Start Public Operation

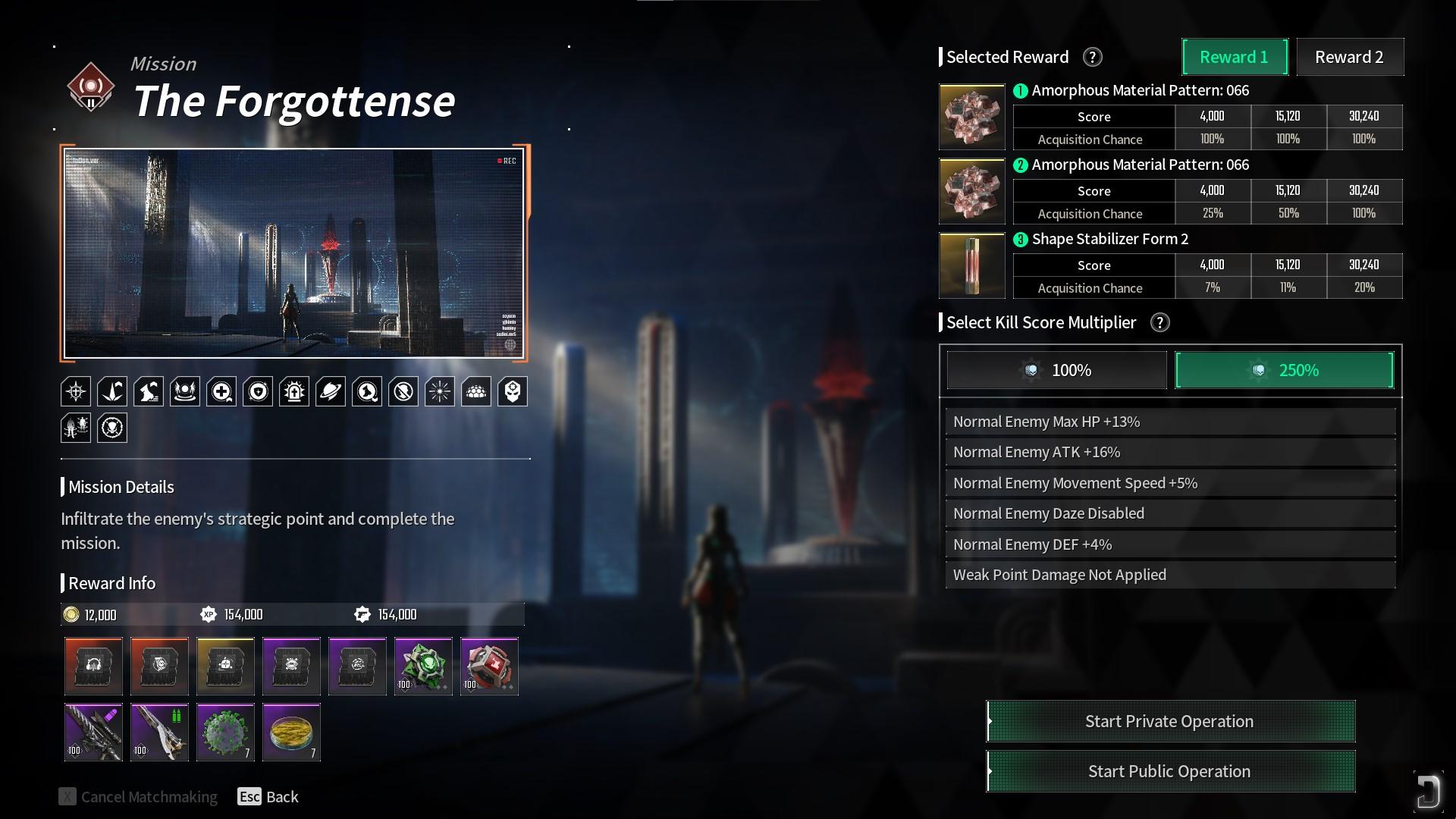point(1170,771)
